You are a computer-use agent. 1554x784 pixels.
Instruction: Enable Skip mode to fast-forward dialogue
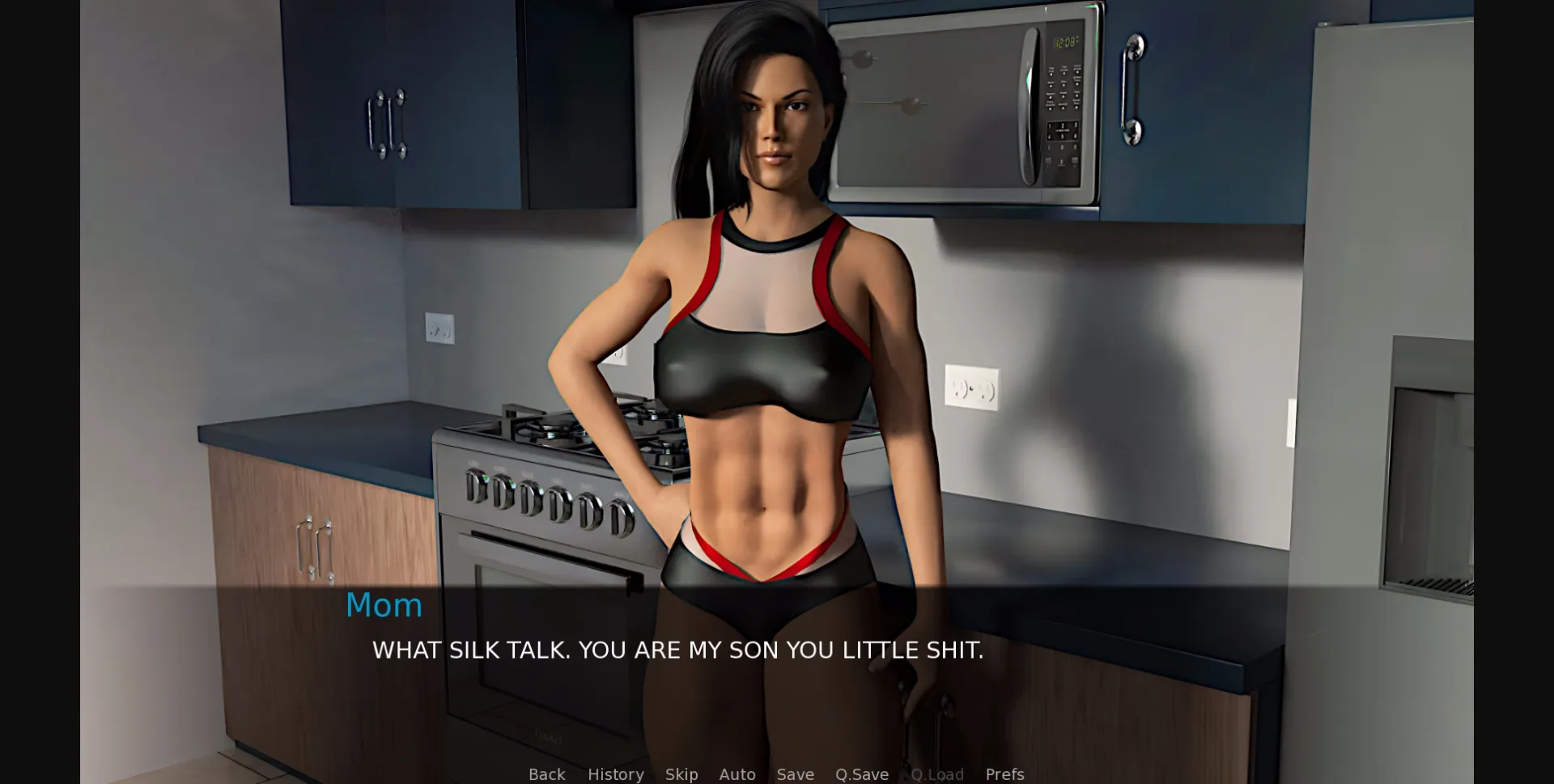(681, 773)
